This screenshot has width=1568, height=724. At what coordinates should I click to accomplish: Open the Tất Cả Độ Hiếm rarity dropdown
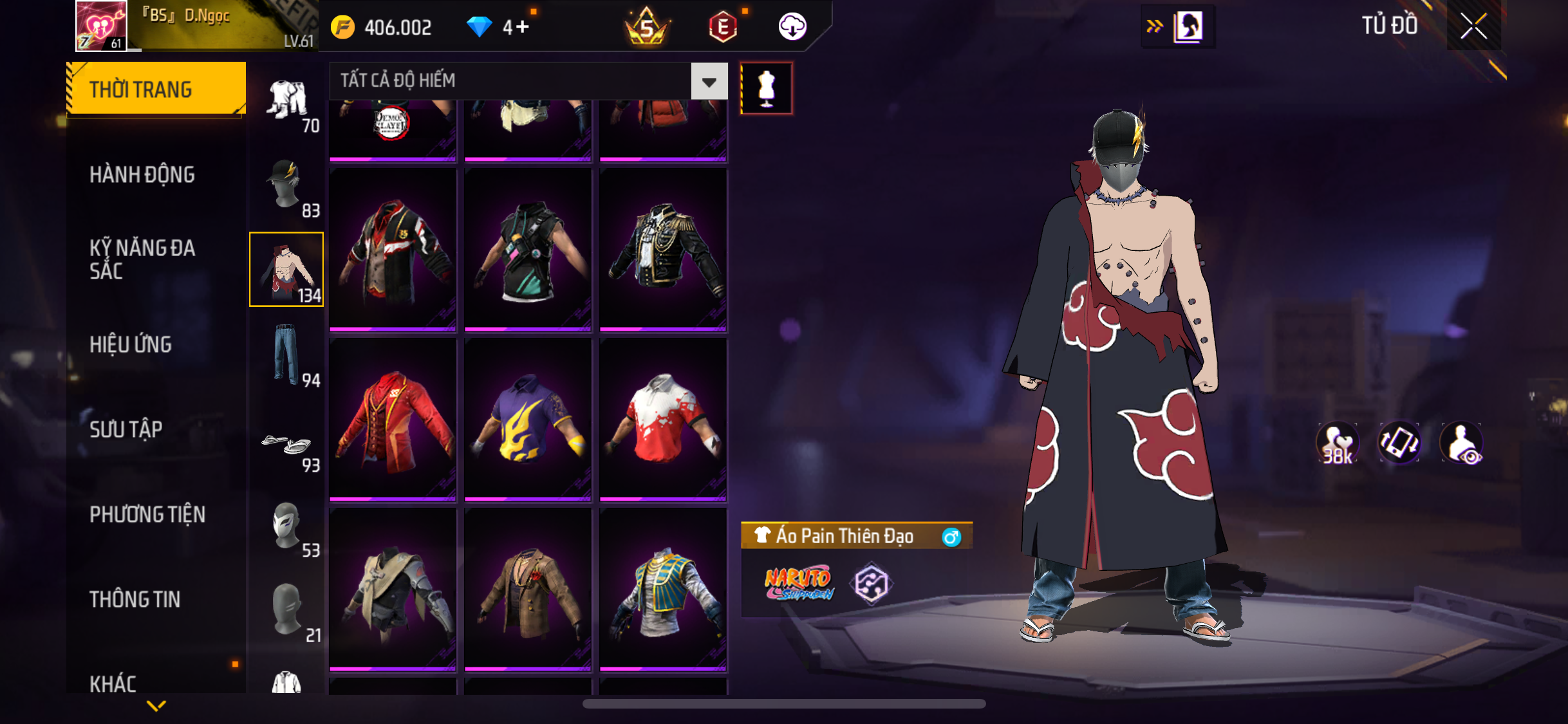click(x=709, y=82)
